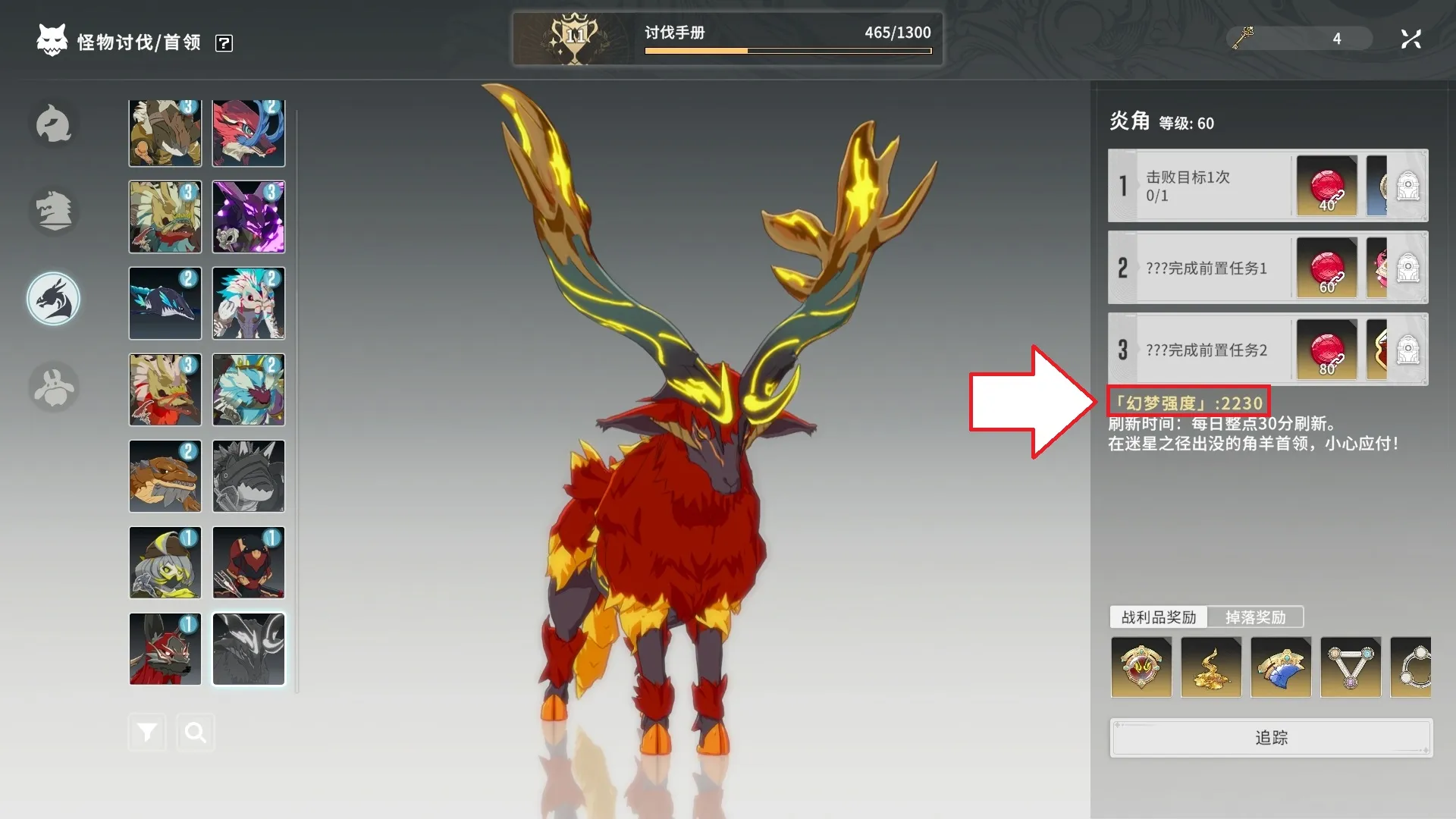Pick the orange crocodile monster thumbnail
The image size is (1456, 819).
tap(165, 476)
